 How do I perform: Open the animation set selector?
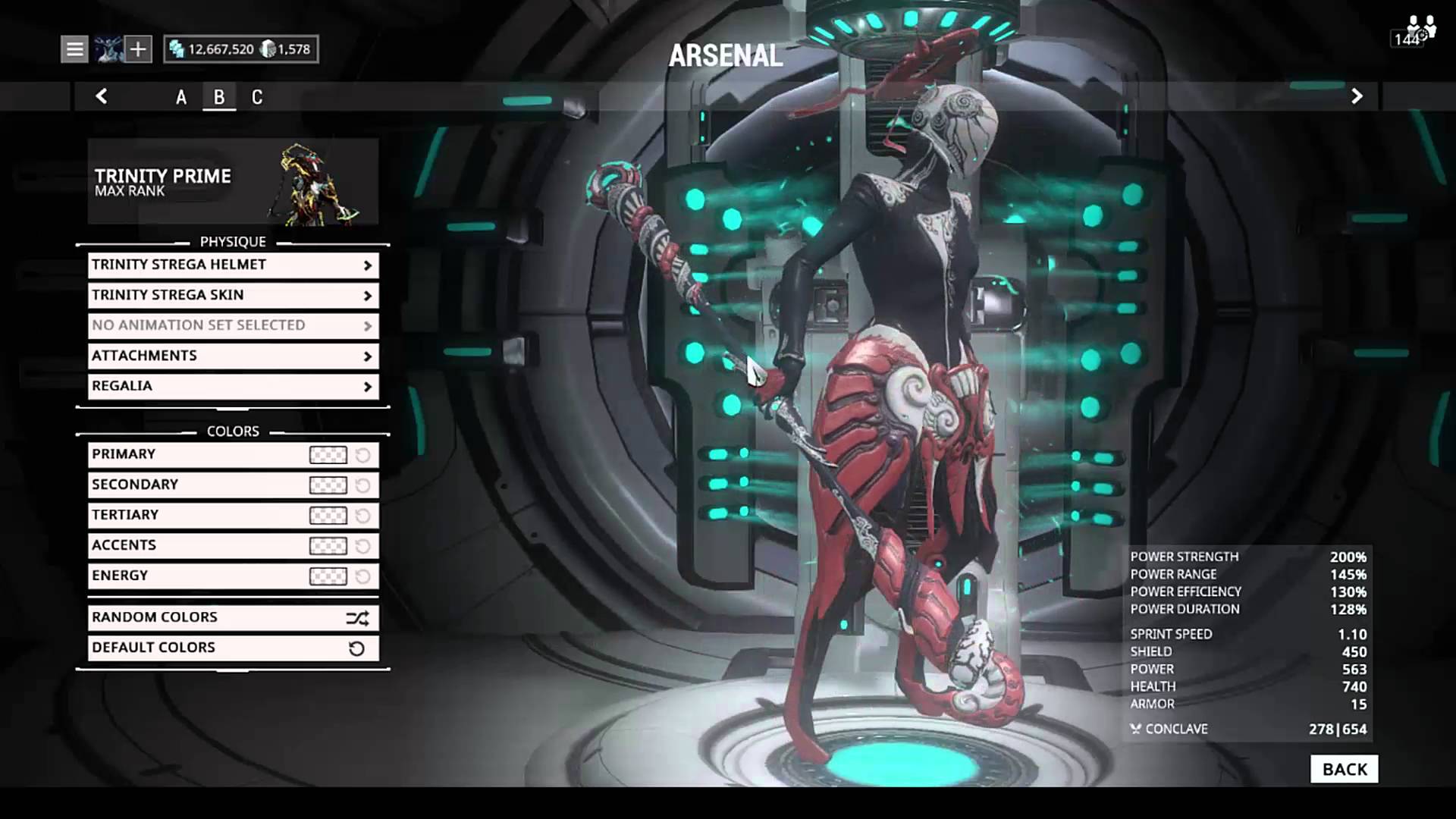233,325
